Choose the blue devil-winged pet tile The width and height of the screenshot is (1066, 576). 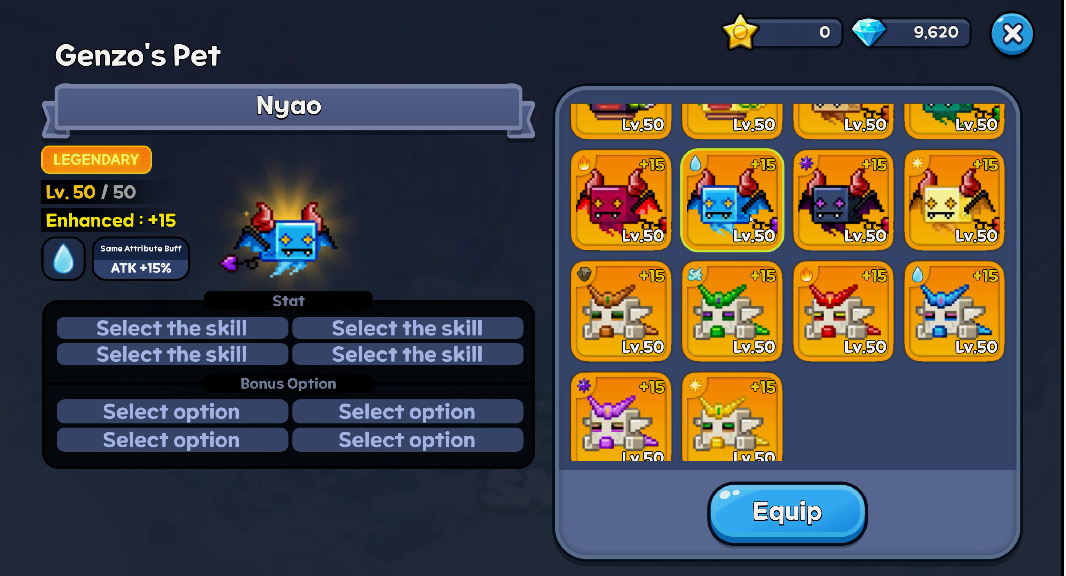click(732, 200)
